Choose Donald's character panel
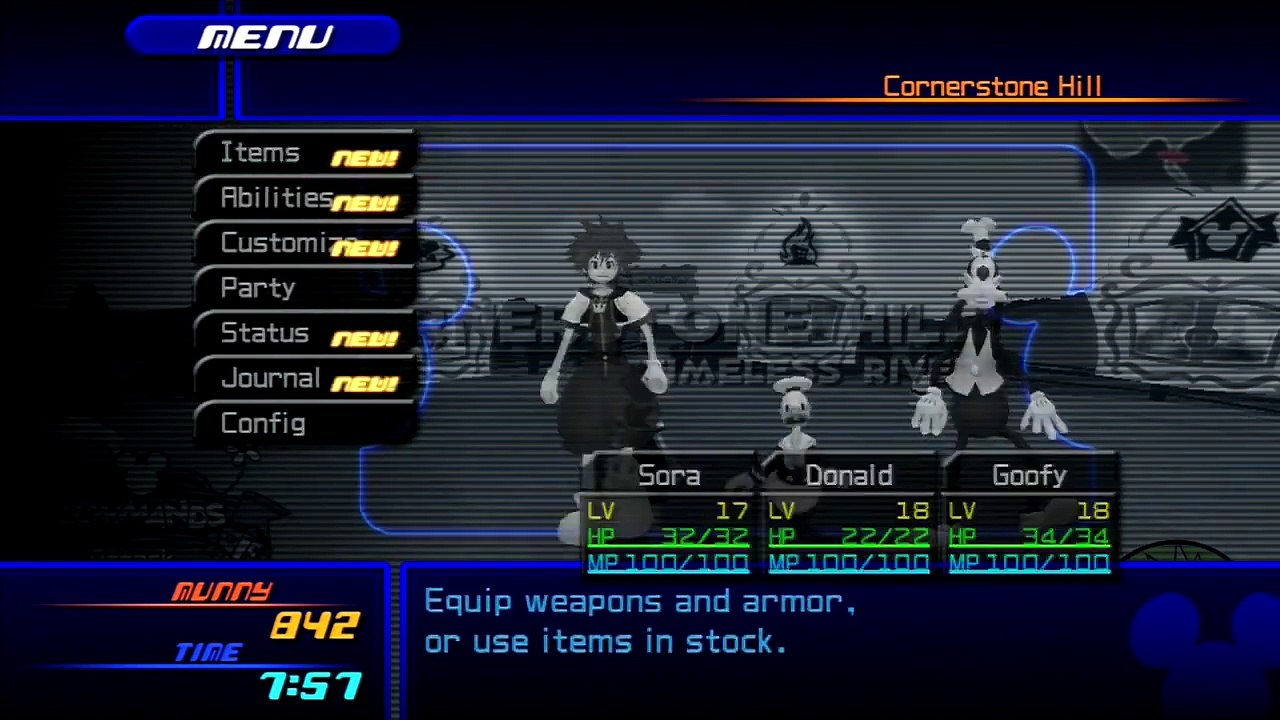Screen dimensions: 1280x720 point(848,516)
